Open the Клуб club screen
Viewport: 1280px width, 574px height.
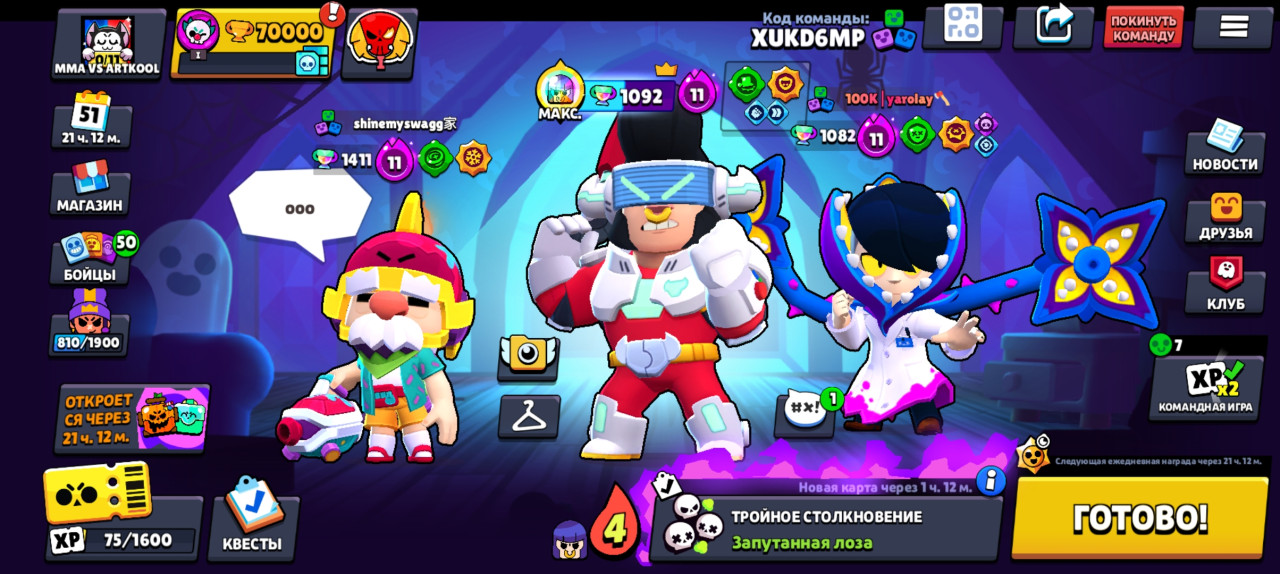[1225, 288]
